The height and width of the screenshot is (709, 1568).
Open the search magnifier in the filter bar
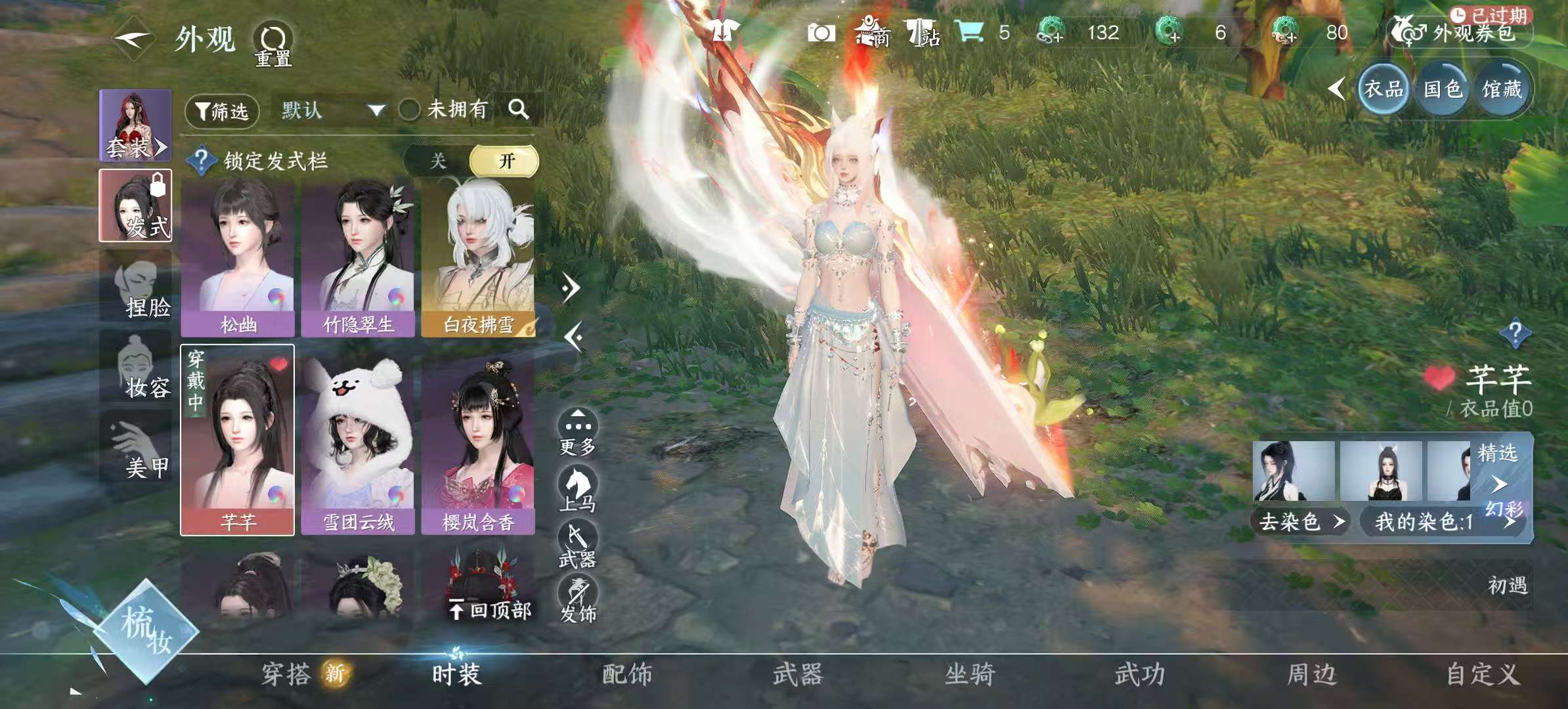(x=522, y=110)
